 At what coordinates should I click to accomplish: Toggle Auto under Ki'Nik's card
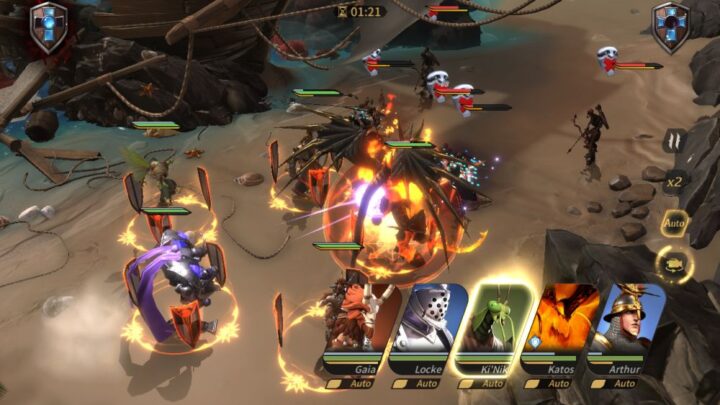489,383
